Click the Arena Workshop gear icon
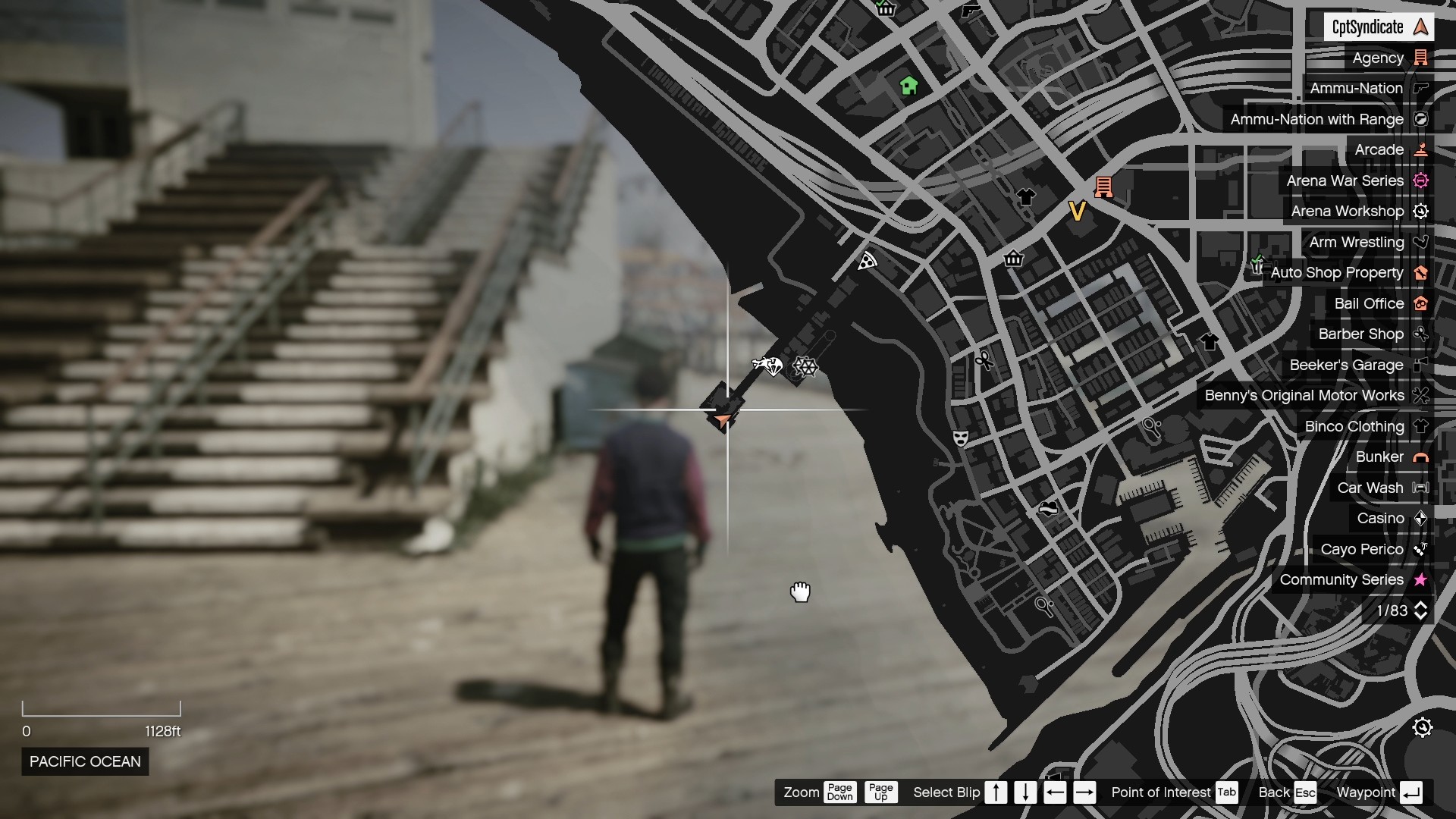Viewport: 1456px width, 819px height. click(1420, 211)
